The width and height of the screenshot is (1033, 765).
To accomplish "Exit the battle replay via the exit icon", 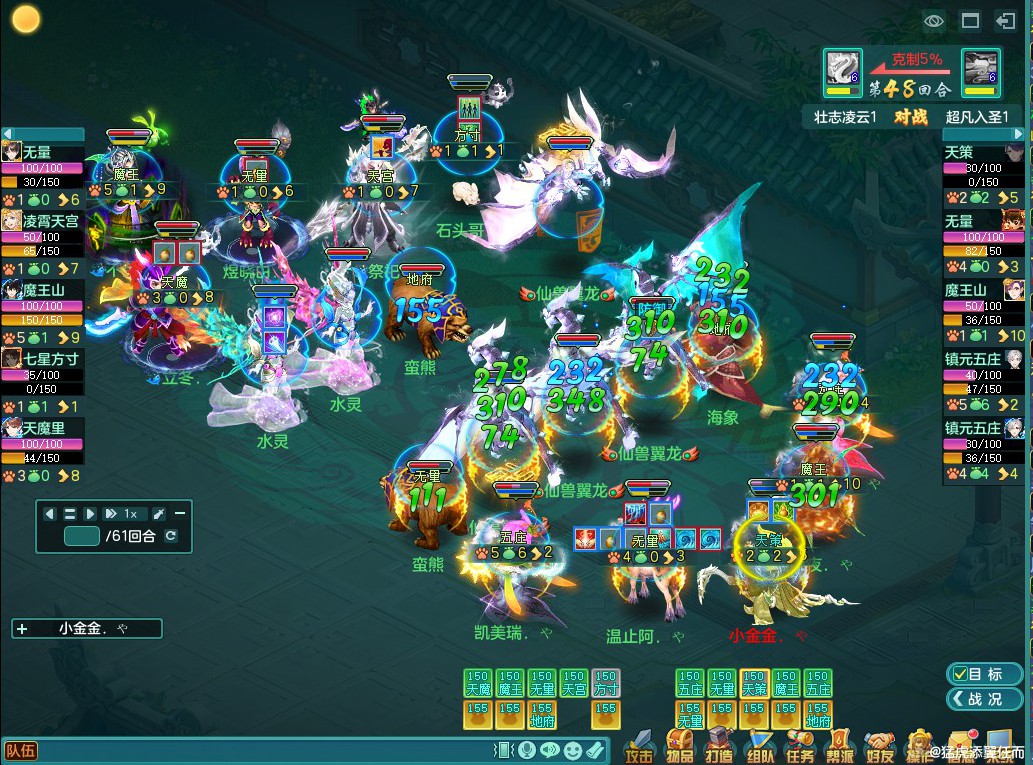I will 1005,20.
